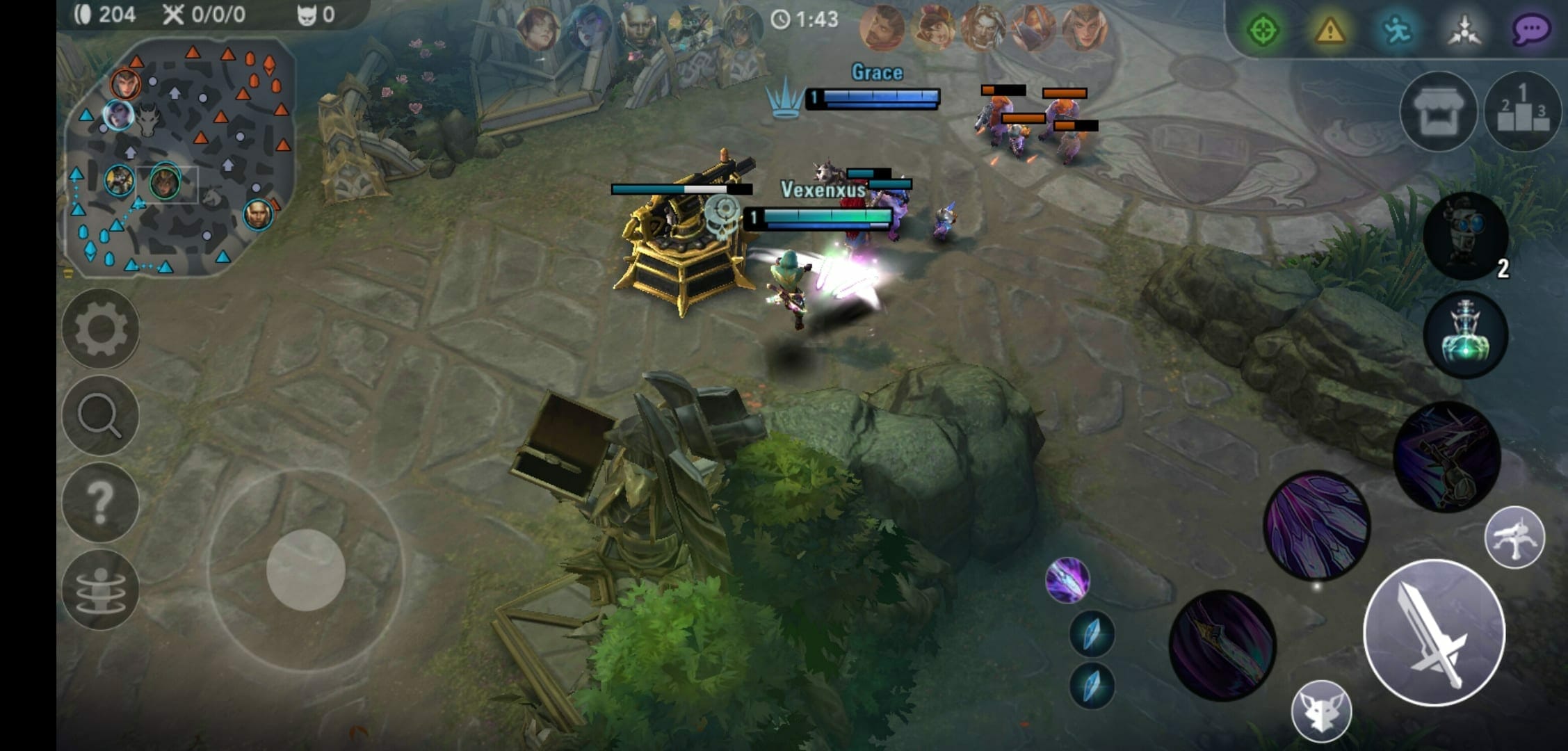Use the scout cam item

1466,236
